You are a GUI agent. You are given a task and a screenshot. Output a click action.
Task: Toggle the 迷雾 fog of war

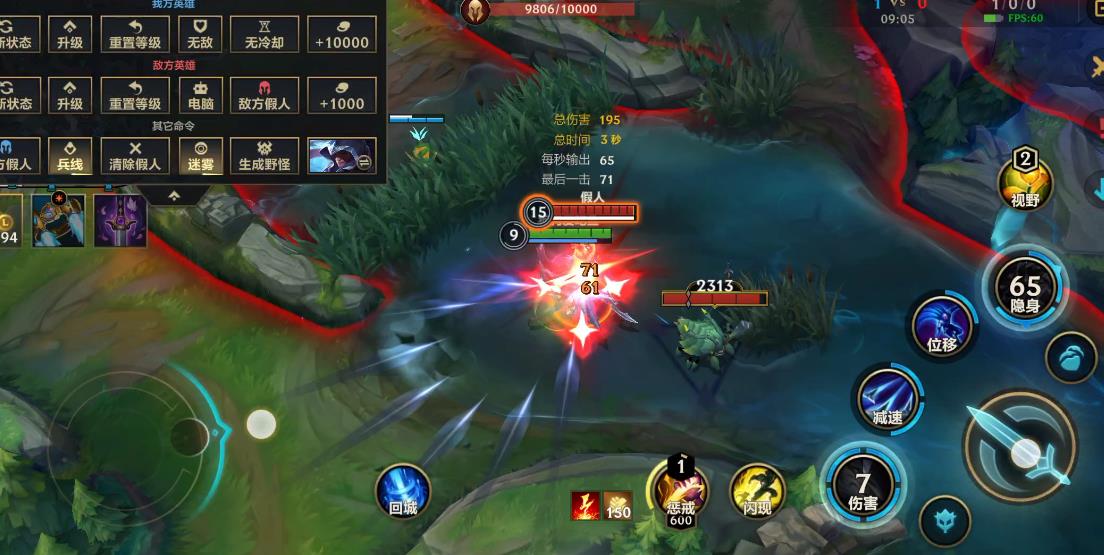202,155
